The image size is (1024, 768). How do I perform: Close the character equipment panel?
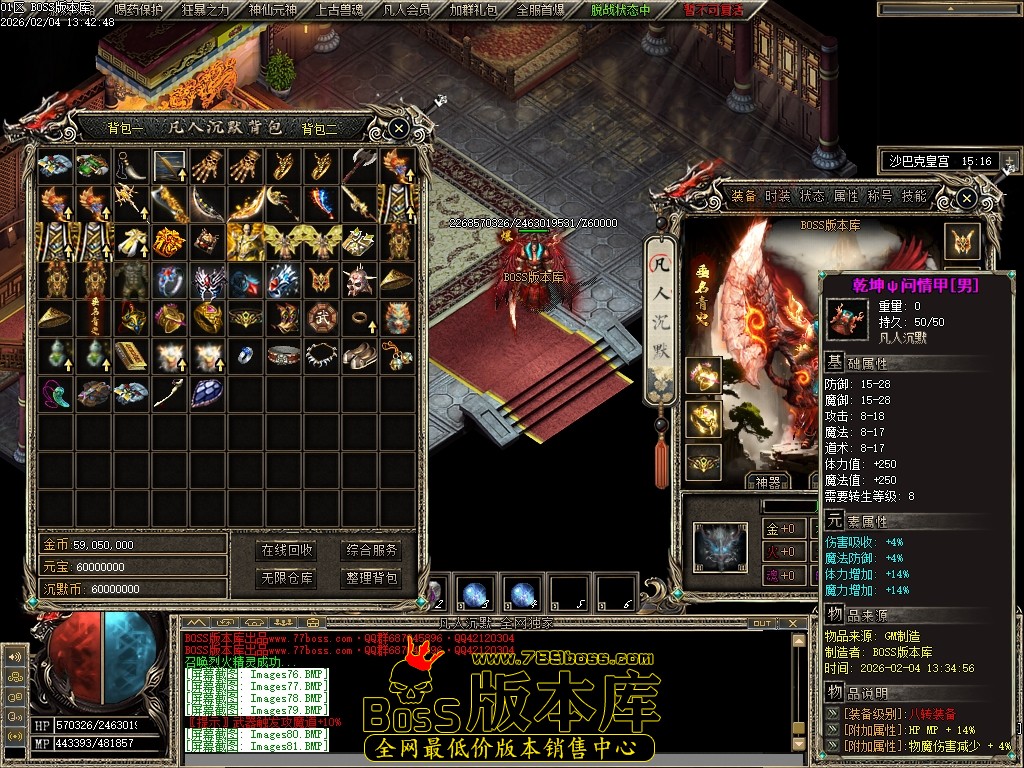point(966,198)
